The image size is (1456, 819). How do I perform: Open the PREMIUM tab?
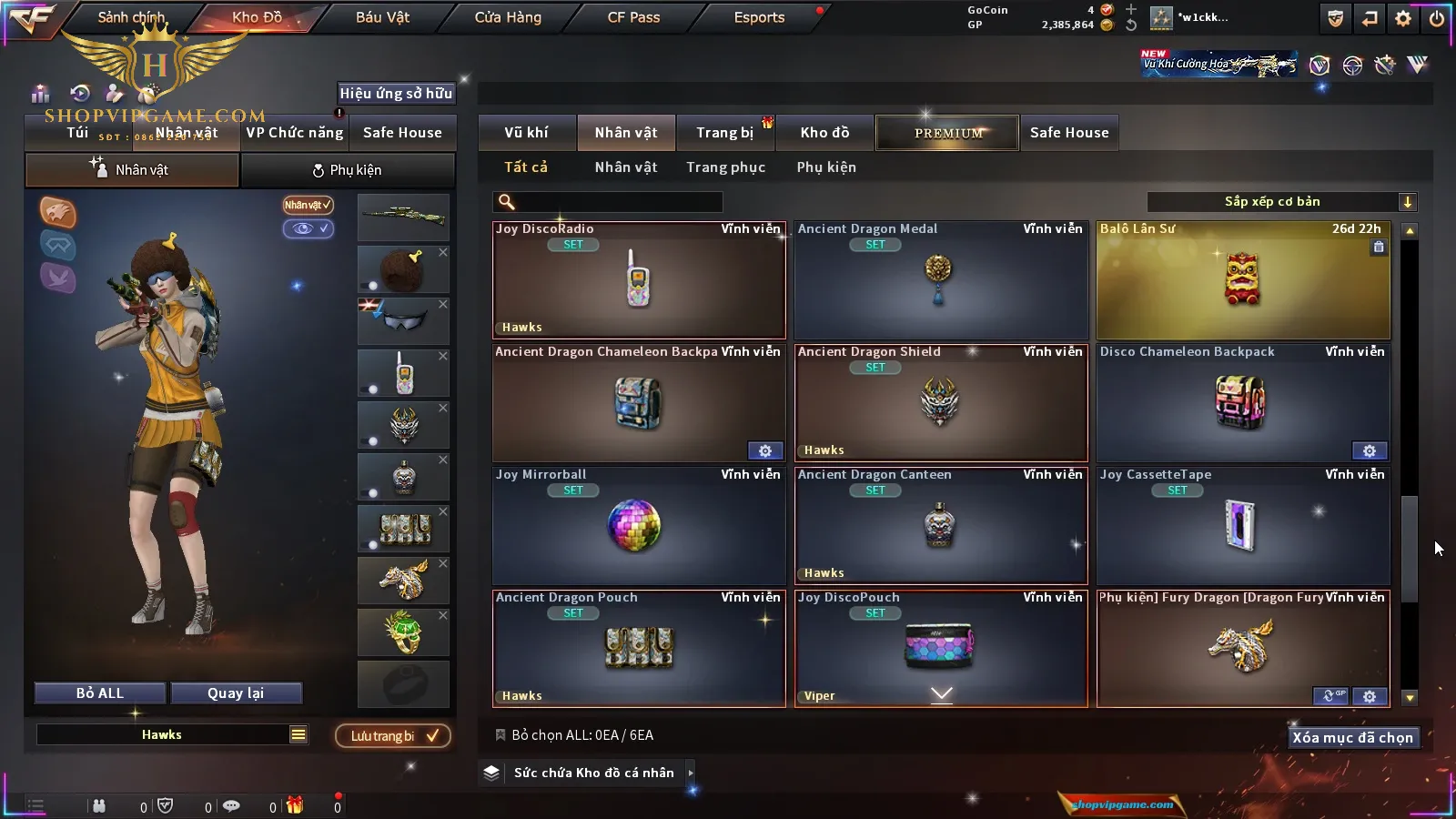(x=948, y=133)
